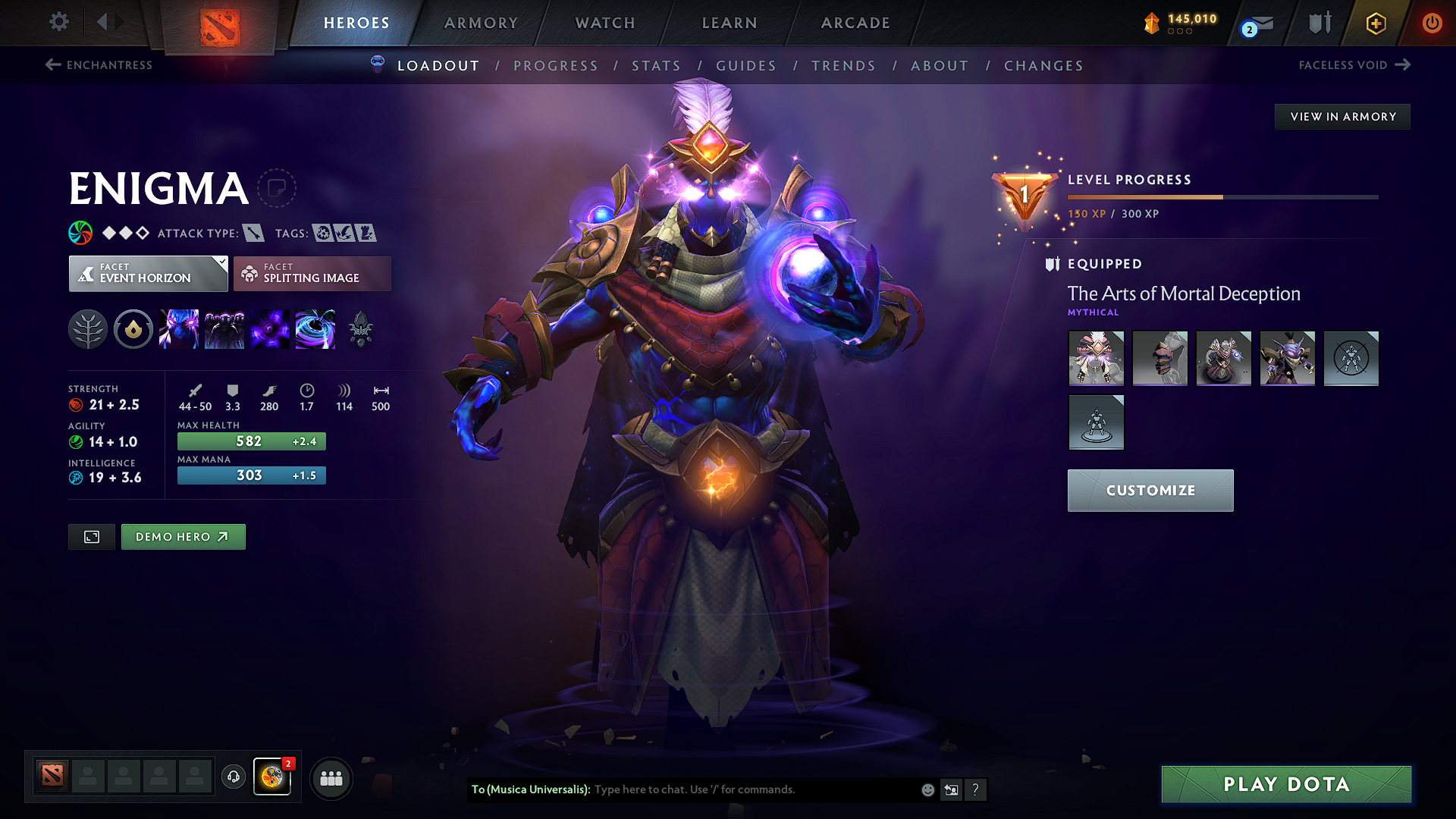This screenshot has height=819, width=1456.
Task: Open the GUIDES tab
Action: coord(746,65)
